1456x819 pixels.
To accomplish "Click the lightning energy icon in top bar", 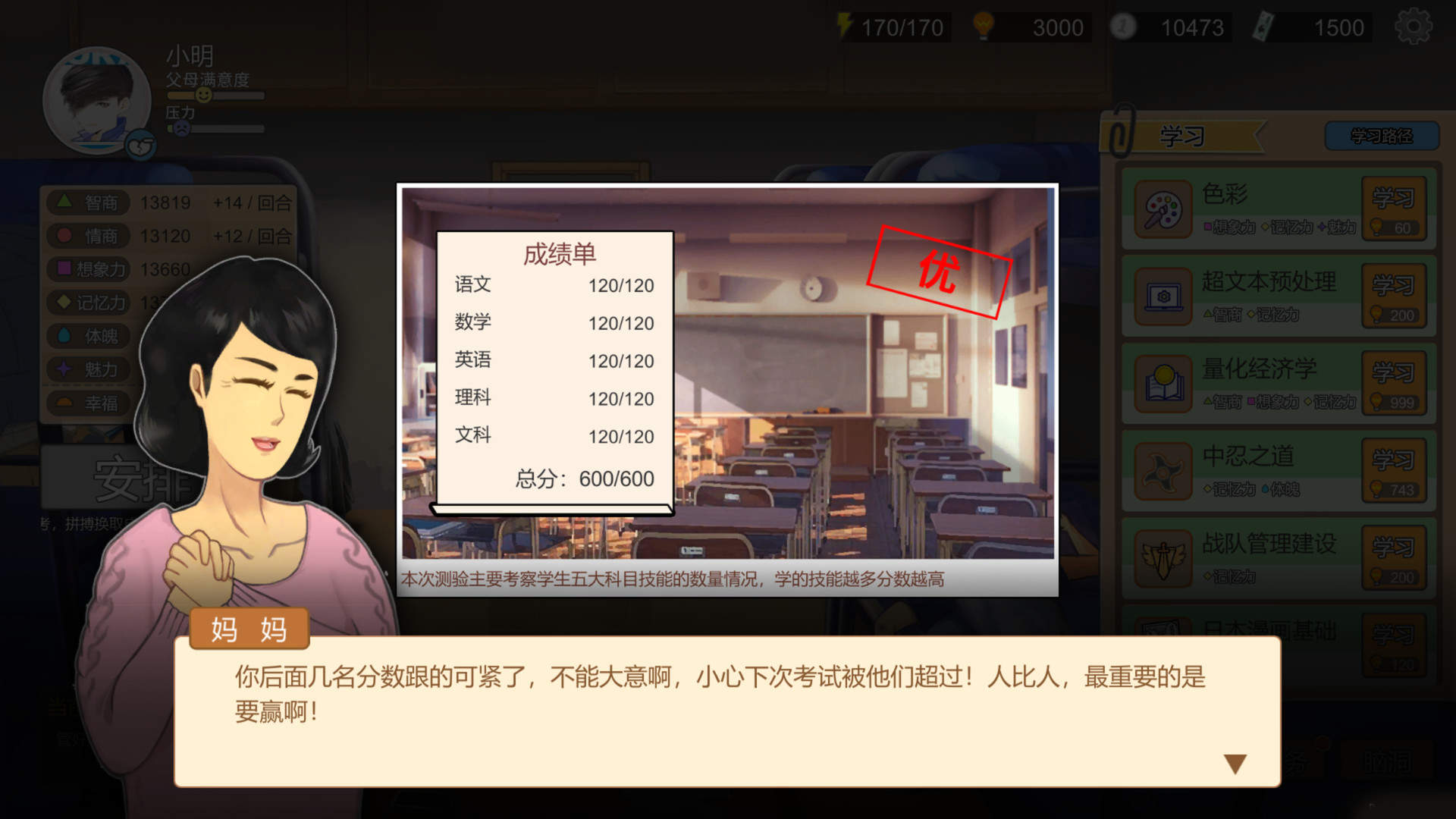I will (844, 25).
